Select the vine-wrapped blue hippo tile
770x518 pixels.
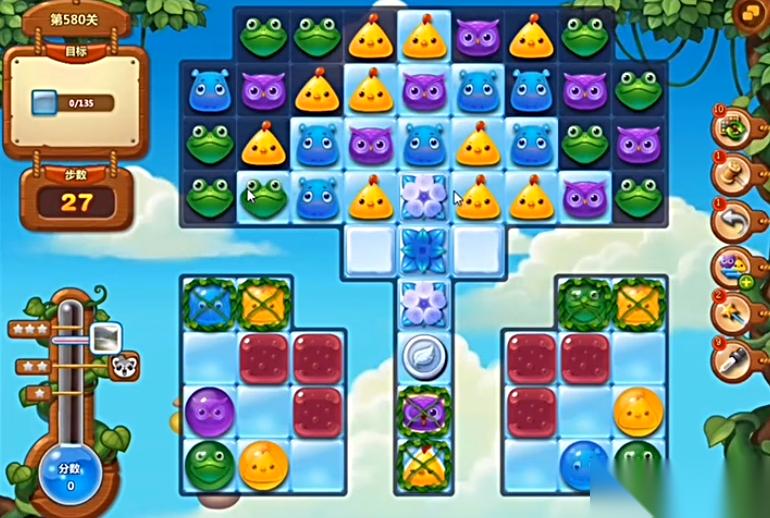(209, 303)
